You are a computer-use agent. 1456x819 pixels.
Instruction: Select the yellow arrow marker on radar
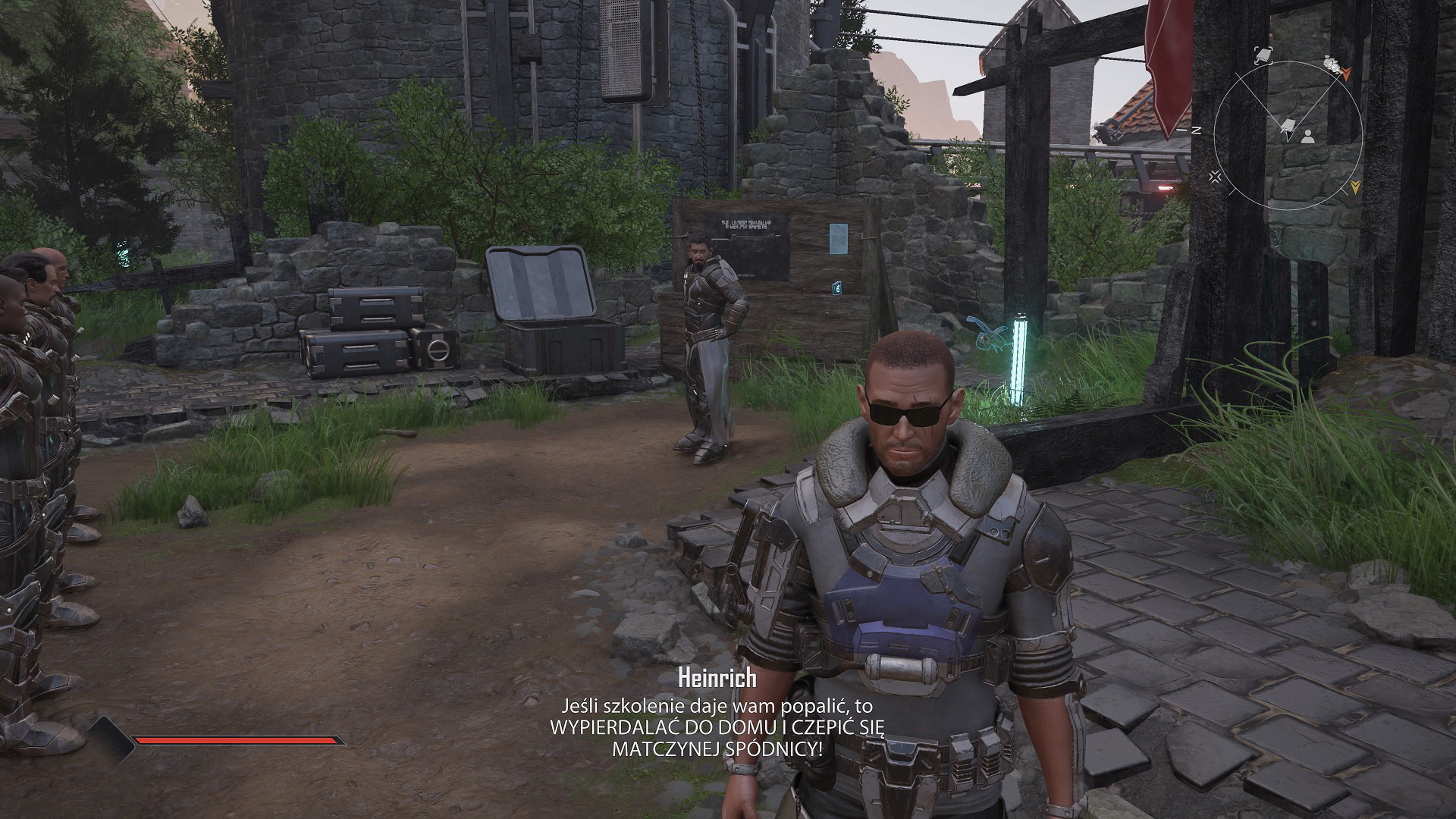point(1355,186)
